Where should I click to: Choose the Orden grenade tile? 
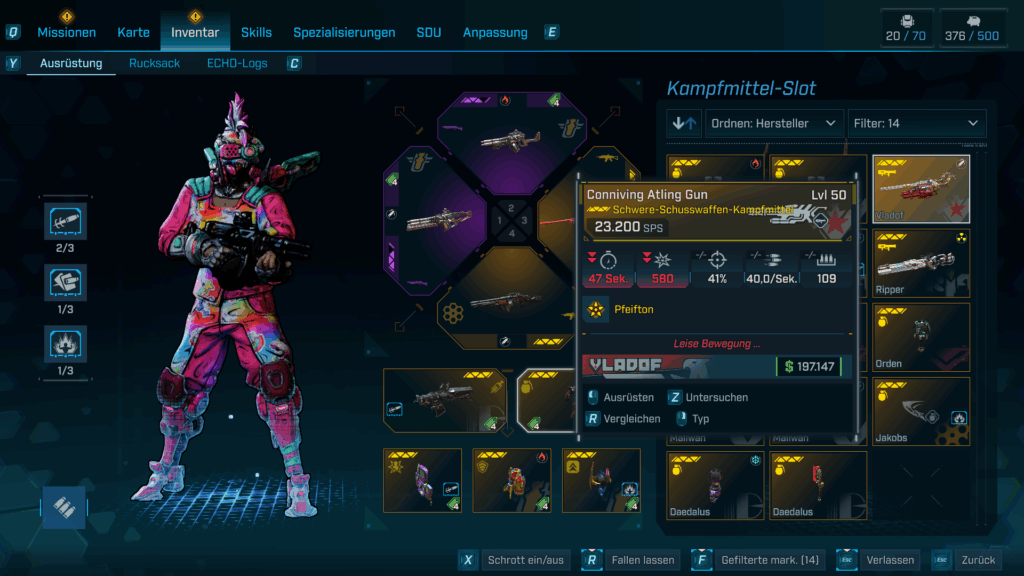click(x=921, y=337)
